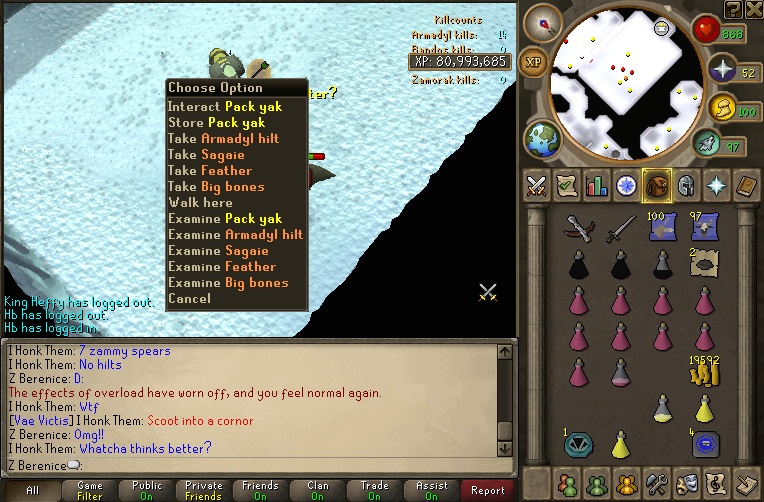This screenshot has height=502, width=764.
Task: Click the crossbow in the inventory
Action: (579, 230)
